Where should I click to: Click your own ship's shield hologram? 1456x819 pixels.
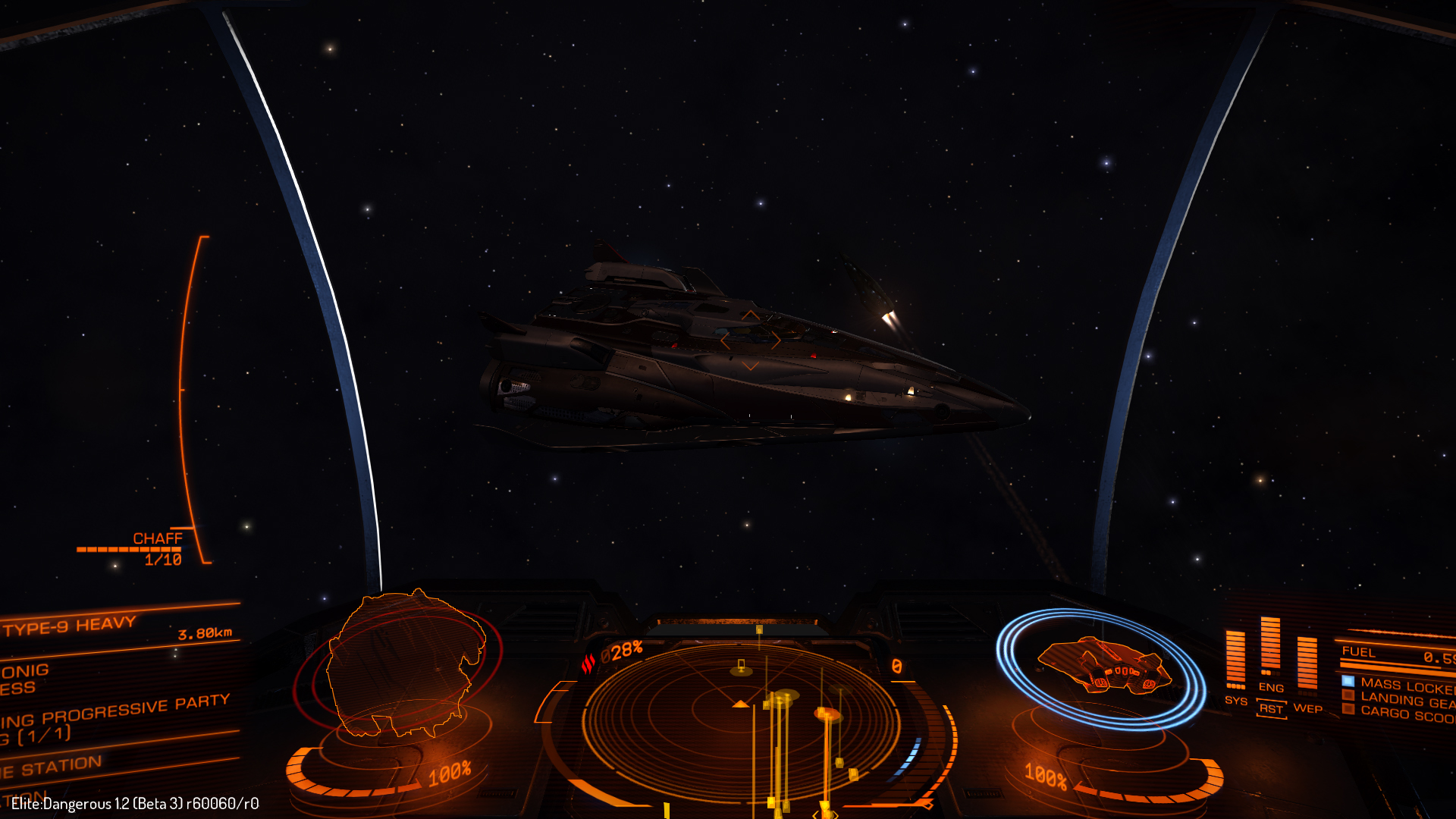[x=1101, y=666]
